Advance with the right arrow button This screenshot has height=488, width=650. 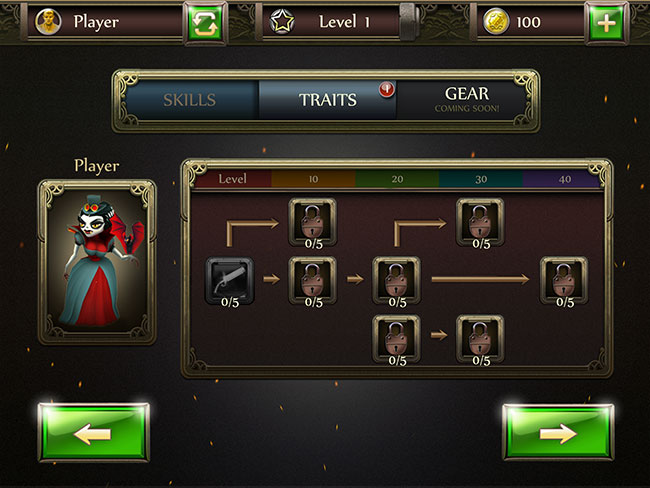click(557, 432)
